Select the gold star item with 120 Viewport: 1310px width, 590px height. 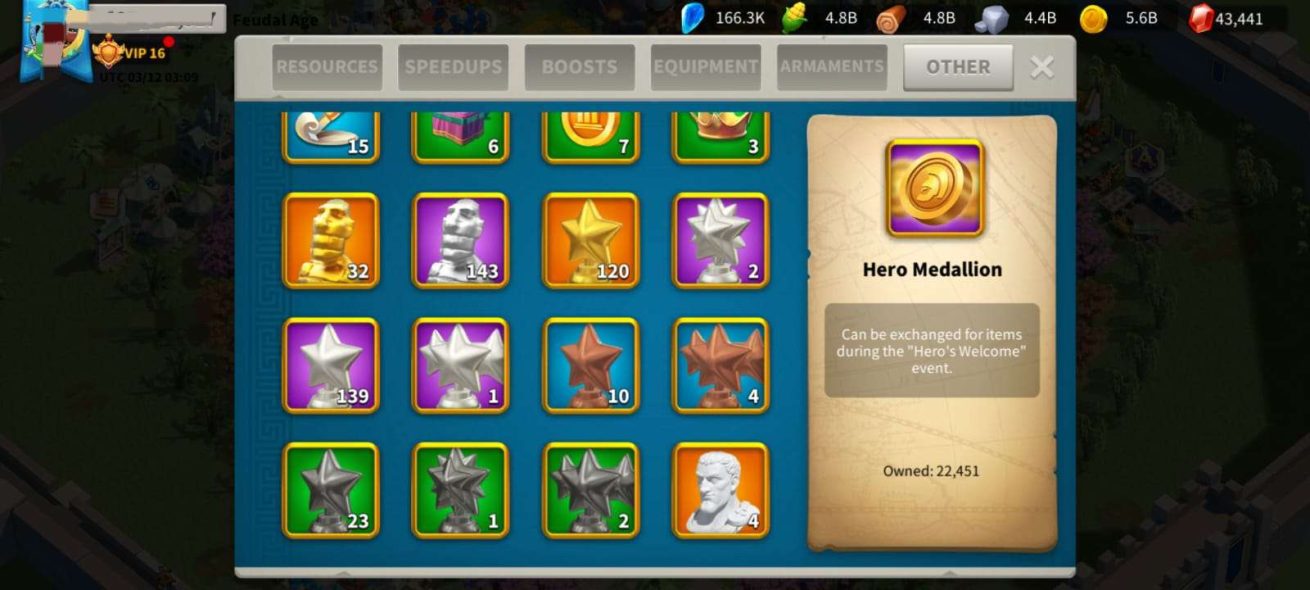coord(591,241)
